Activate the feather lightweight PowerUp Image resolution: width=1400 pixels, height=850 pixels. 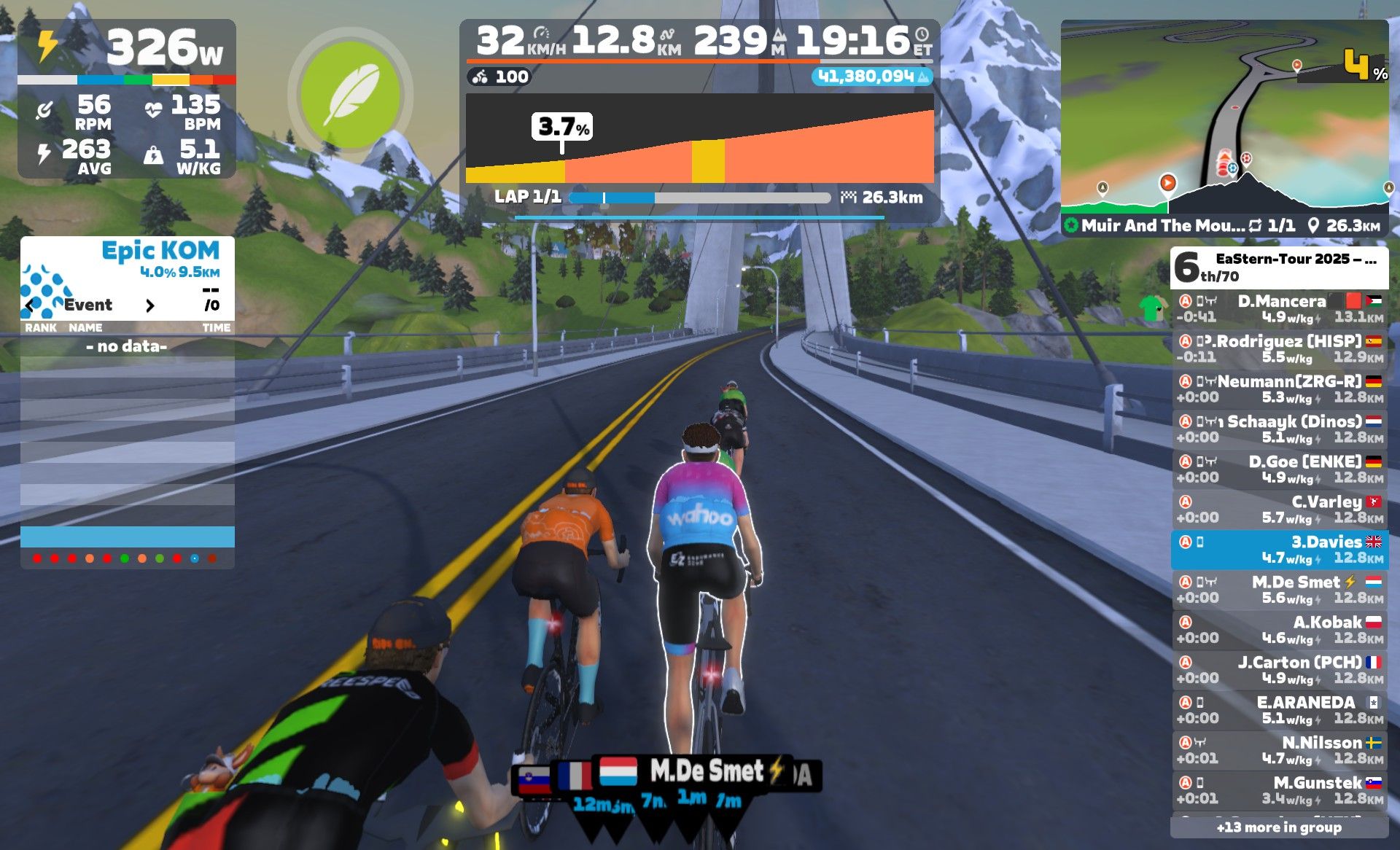click(351, 95)
